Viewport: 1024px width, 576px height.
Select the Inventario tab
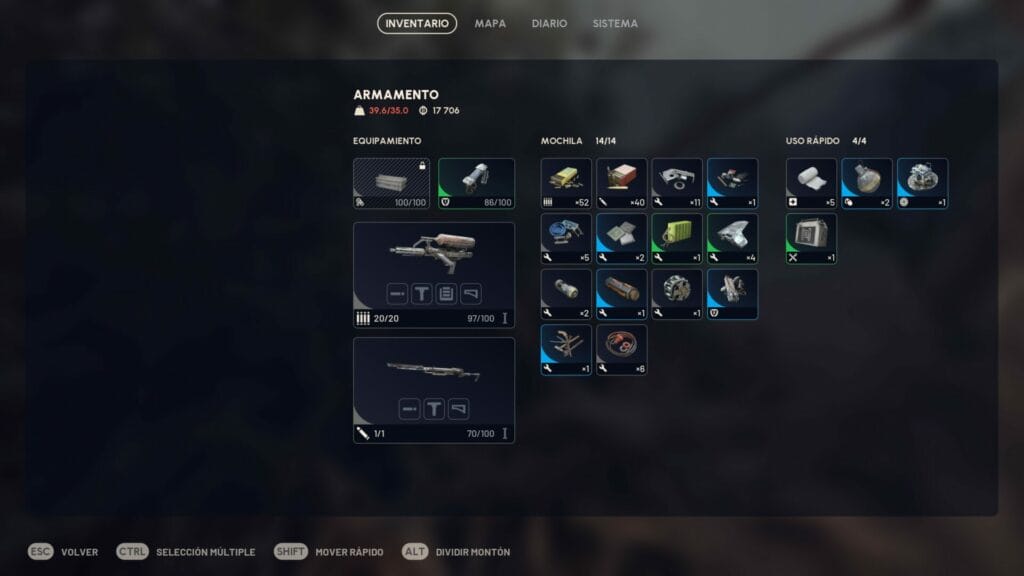pos(417,23)
